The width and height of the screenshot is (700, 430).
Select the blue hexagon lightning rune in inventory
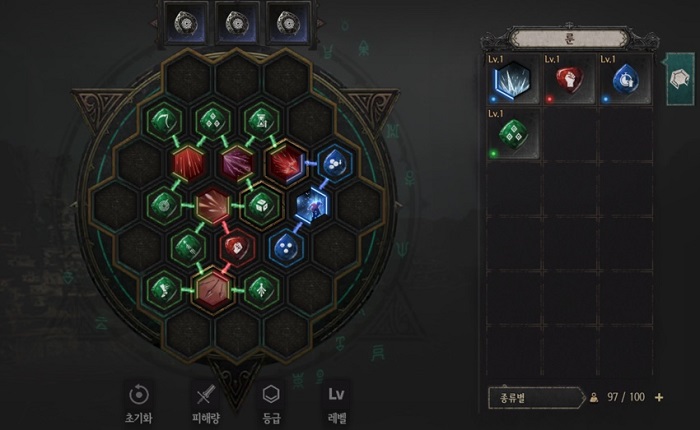[x=512, y=81]
